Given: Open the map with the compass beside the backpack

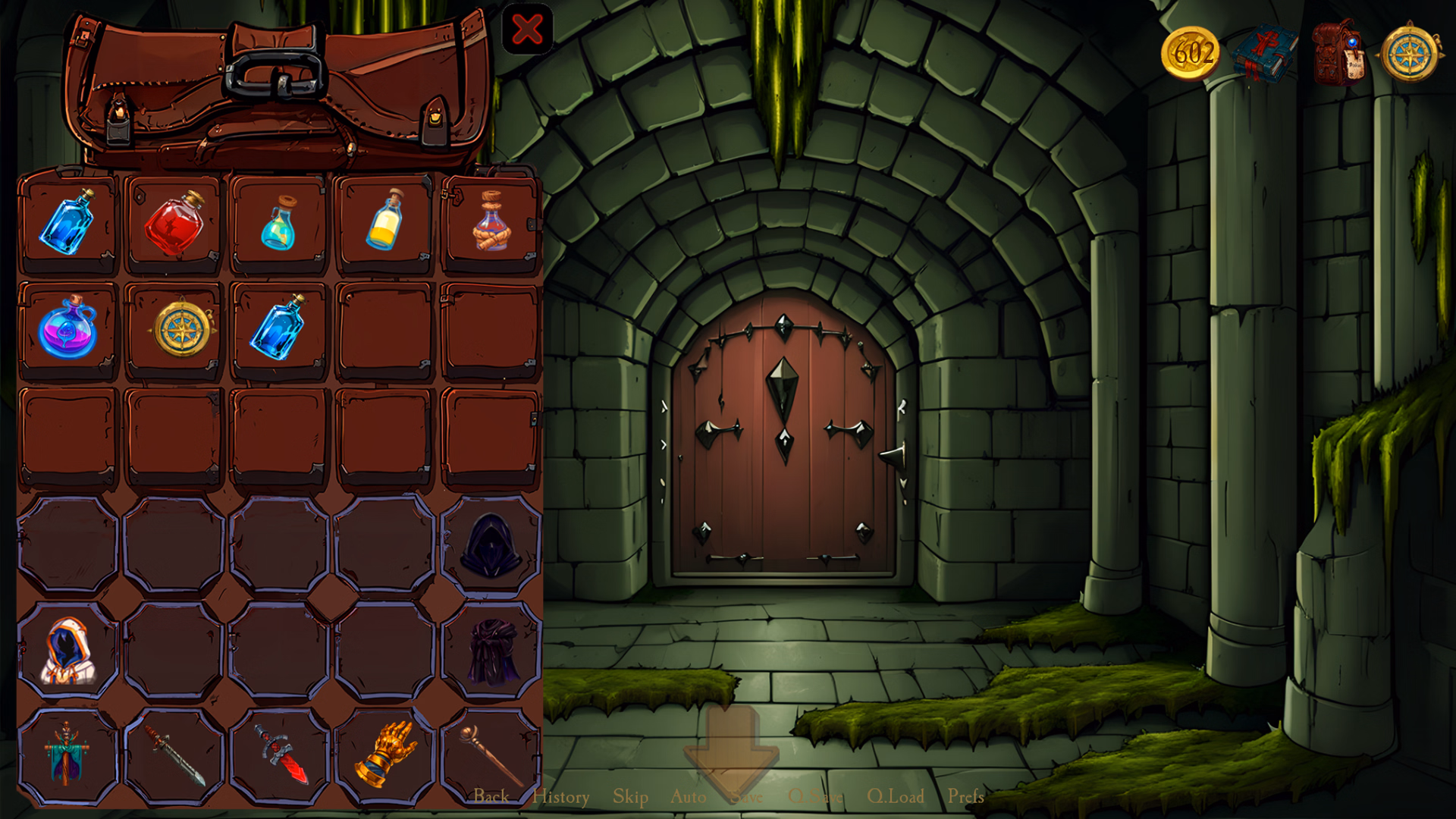Looking at the screenshot, I should (1410, 53).
